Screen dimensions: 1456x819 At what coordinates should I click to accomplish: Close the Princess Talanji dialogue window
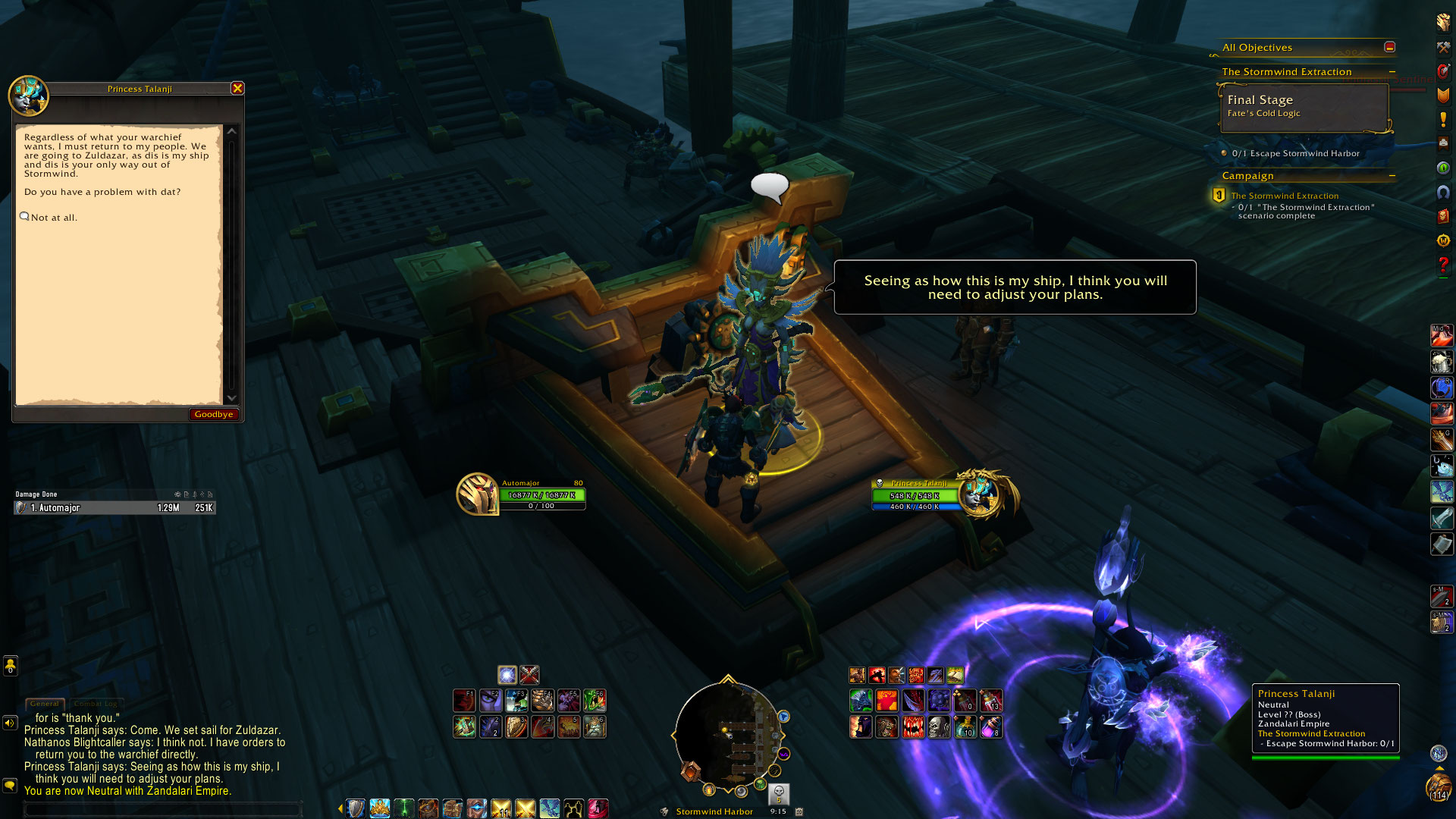coord(237,89)
